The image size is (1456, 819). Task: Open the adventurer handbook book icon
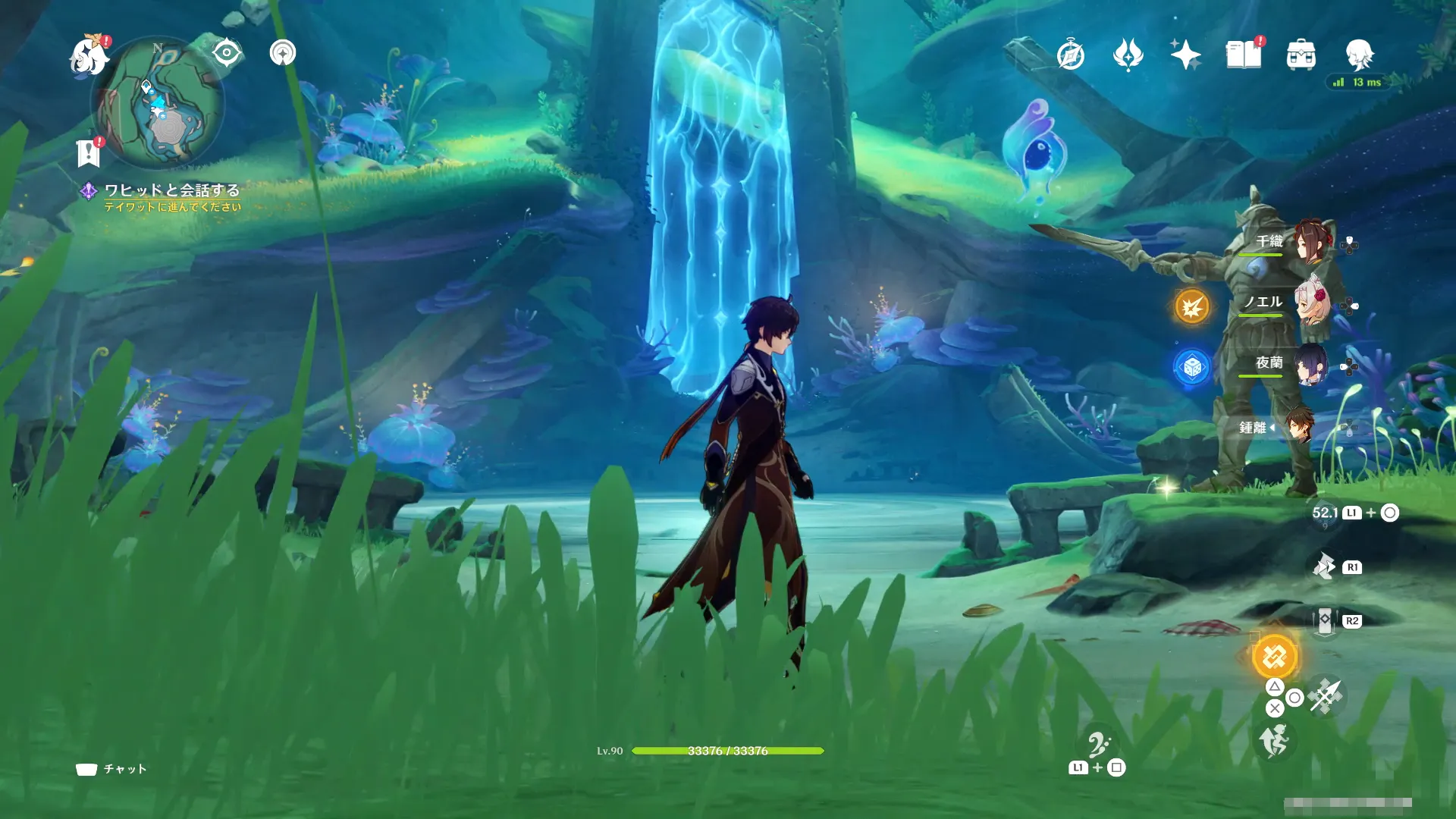[1244, 55]
